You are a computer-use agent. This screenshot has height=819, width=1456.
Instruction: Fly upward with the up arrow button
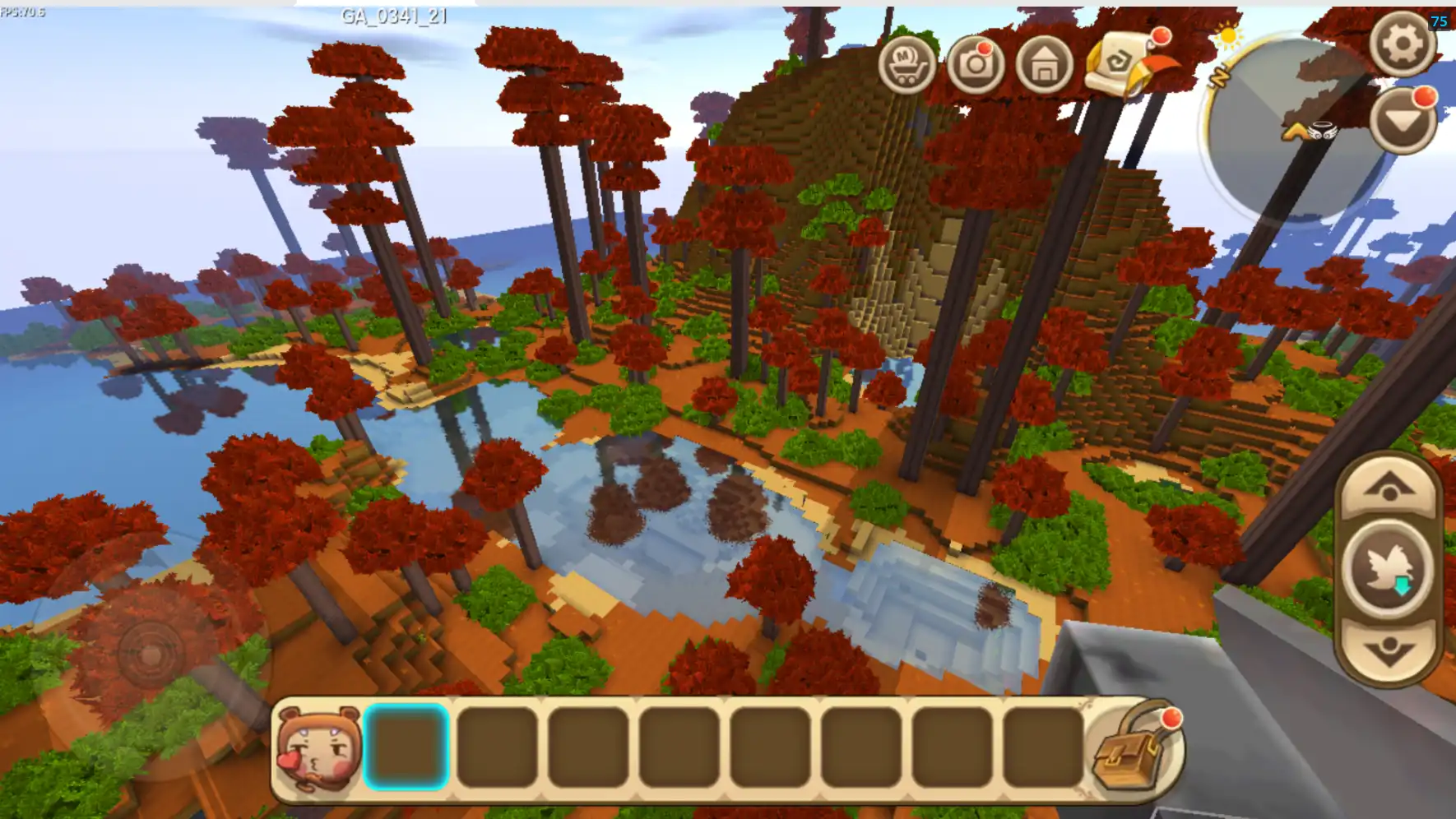[x=1389, y=488]
